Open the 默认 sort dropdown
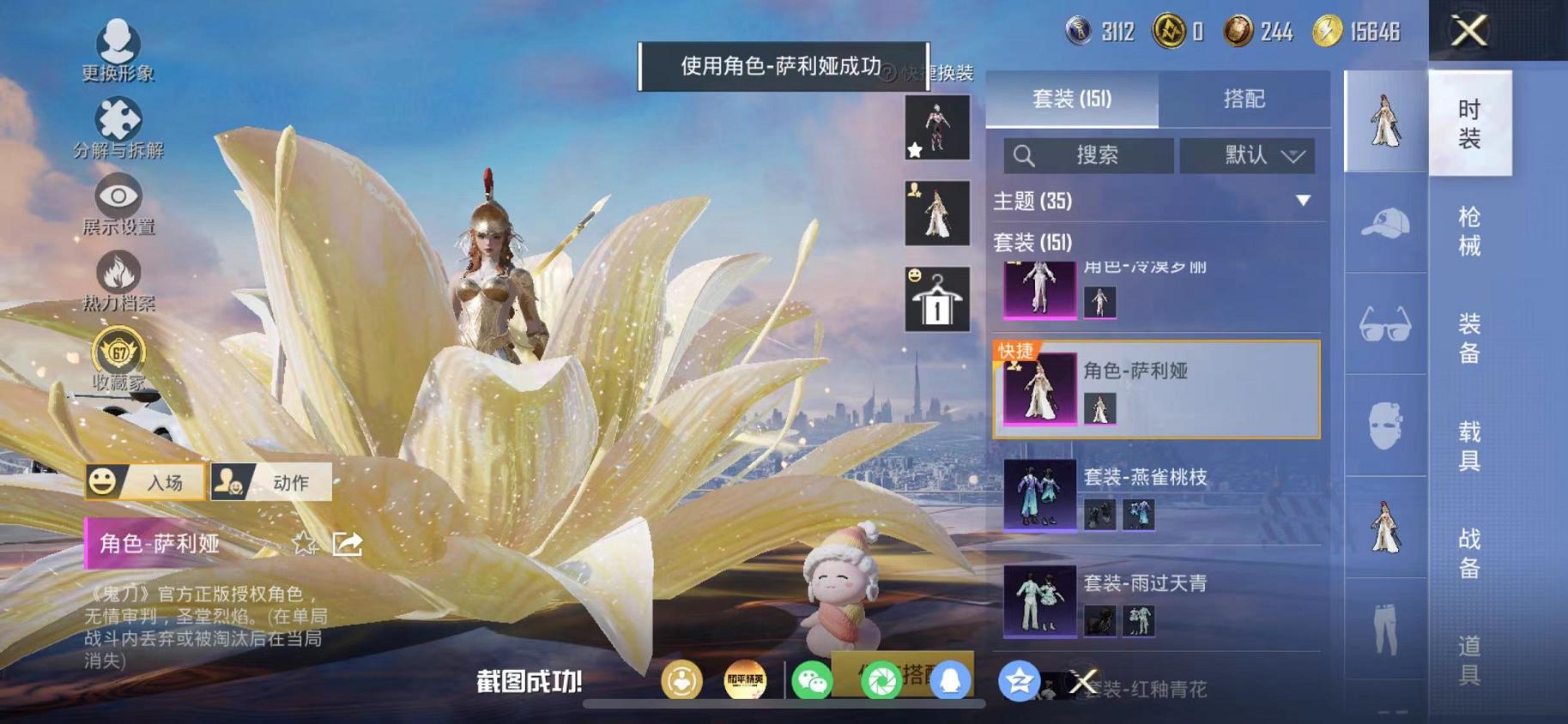Viewport: 1568px width, 724px height. pyautogui.click(x=1244, y=155)
